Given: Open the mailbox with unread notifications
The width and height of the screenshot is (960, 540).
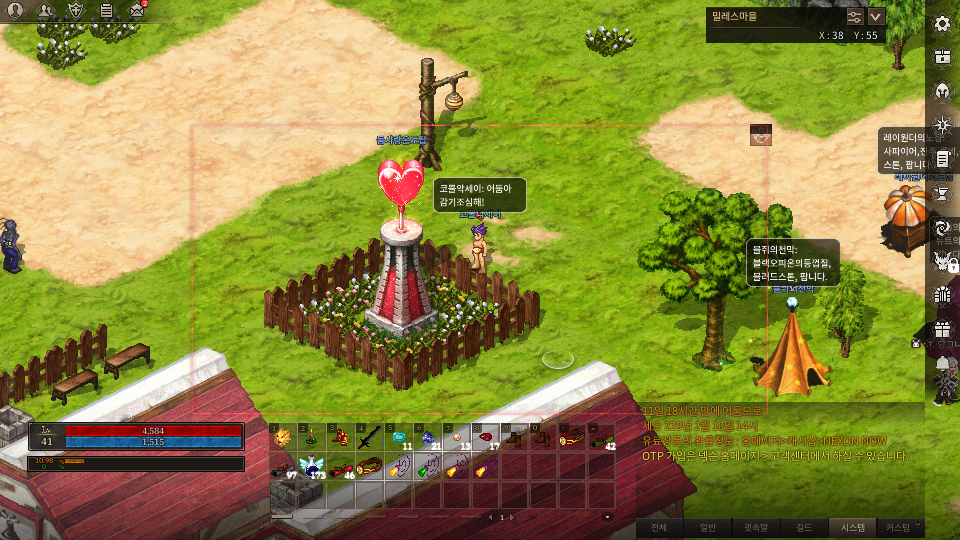Looking at the screenshot, I should click(x=137, y=11).
